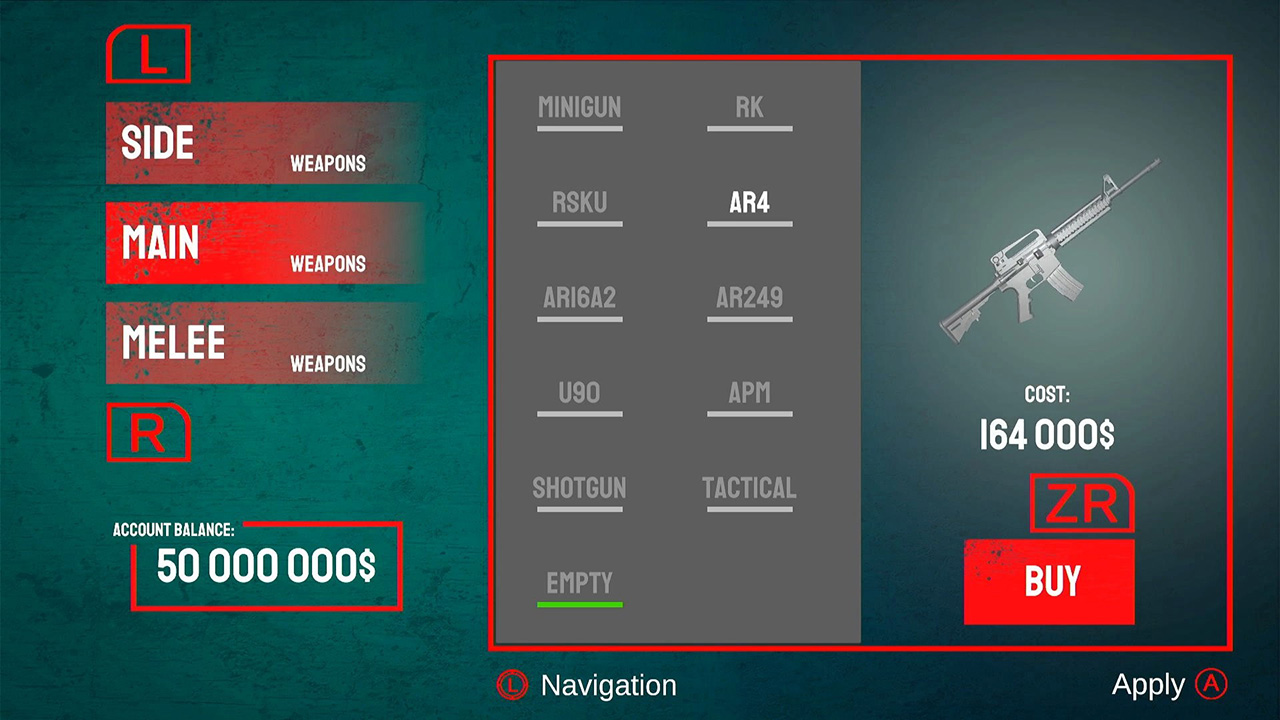
Task: Switch to the SIDE weapons category
Action: tap(260, 143)
